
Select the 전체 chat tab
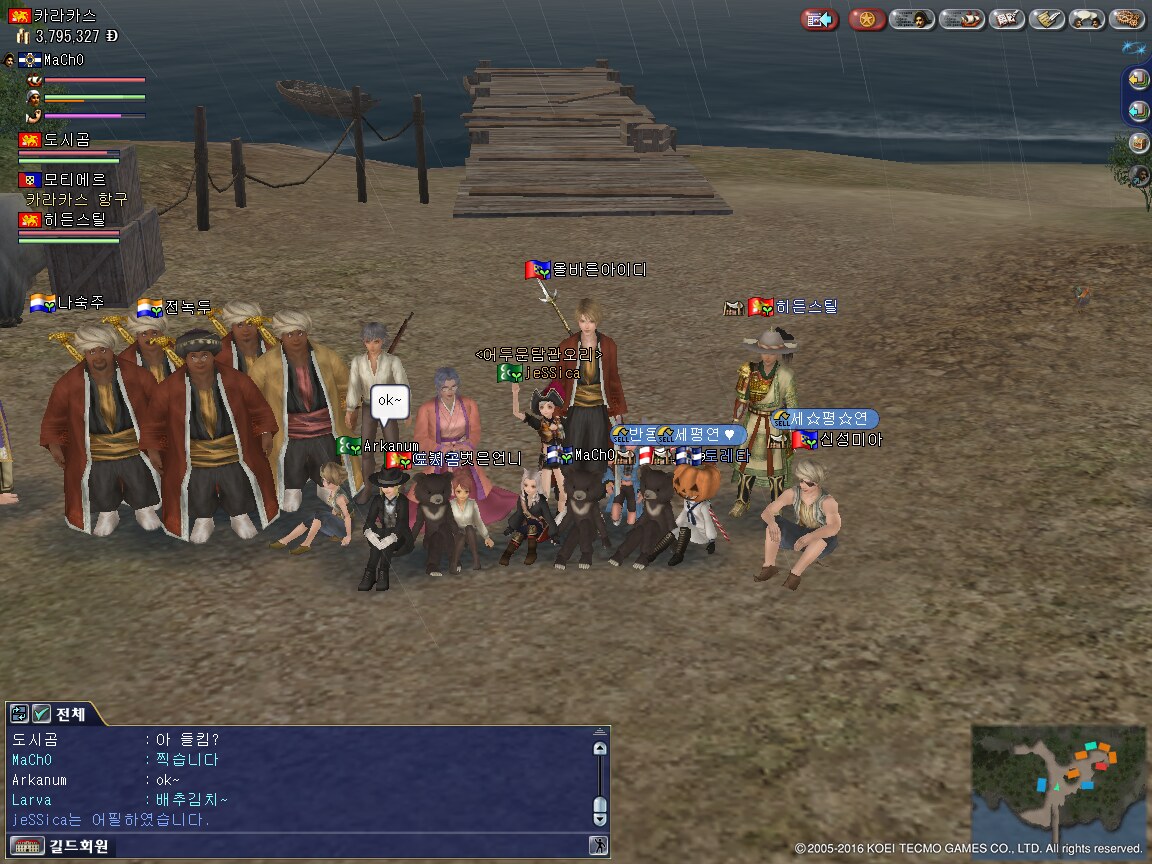[x=71, y=714]
